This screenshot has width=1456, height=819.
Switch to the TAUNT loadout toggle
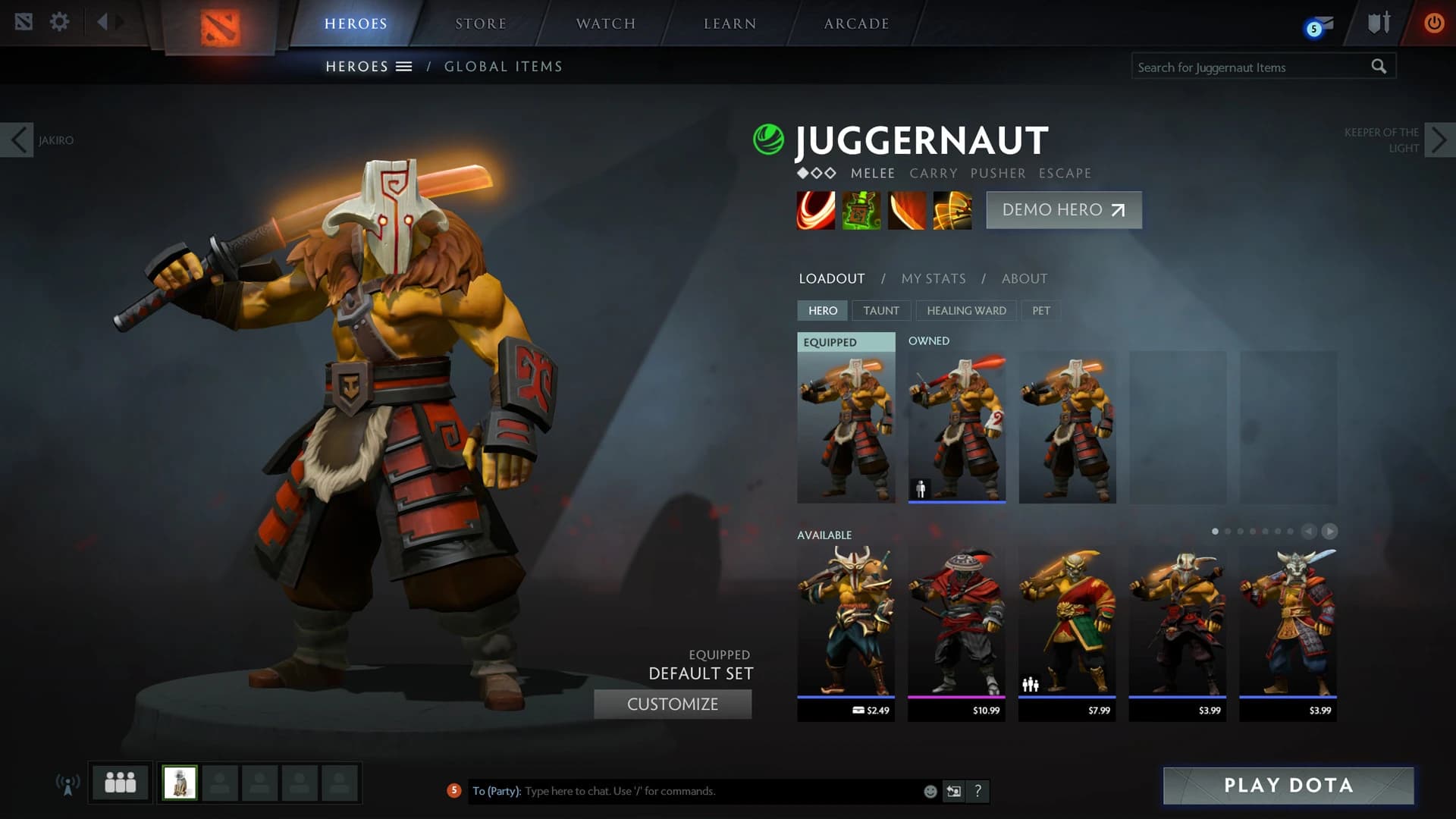(x=881, y=310)
